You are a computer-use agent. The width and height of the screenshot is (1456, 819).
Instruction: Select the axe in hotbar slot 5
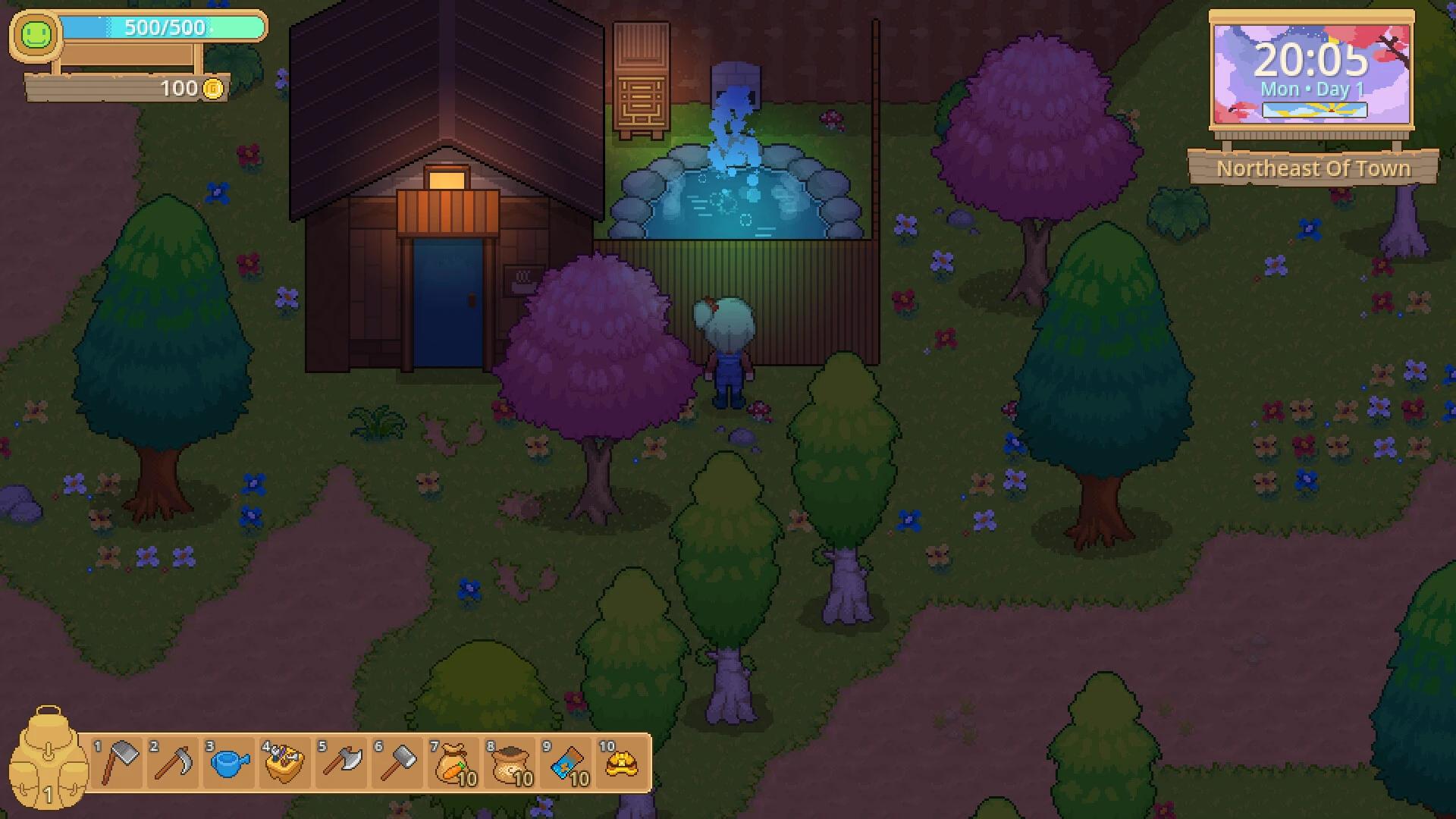coord(342,763)
